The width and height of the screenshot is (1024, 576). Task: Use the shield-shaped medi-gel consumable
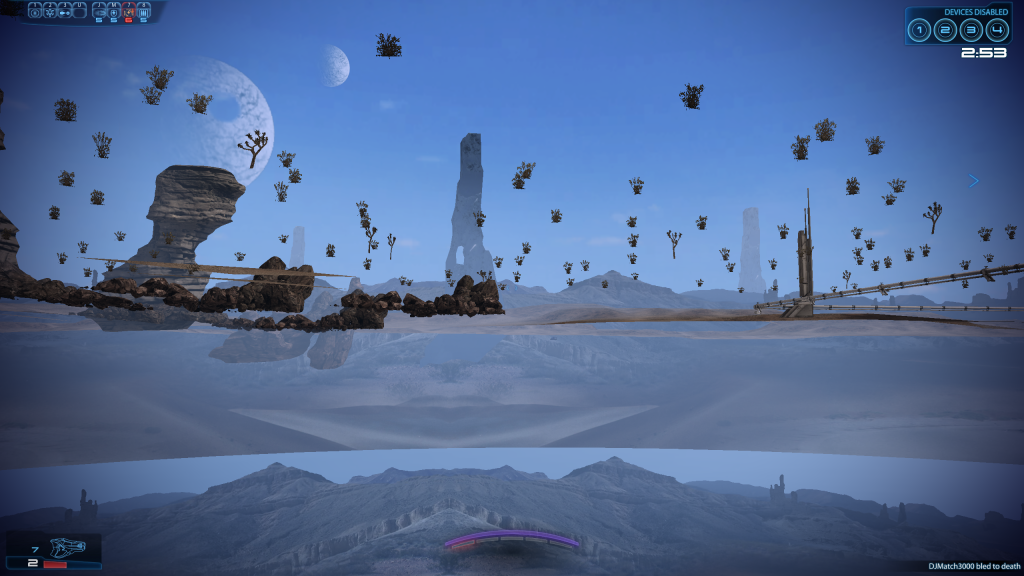coord(114,12)
